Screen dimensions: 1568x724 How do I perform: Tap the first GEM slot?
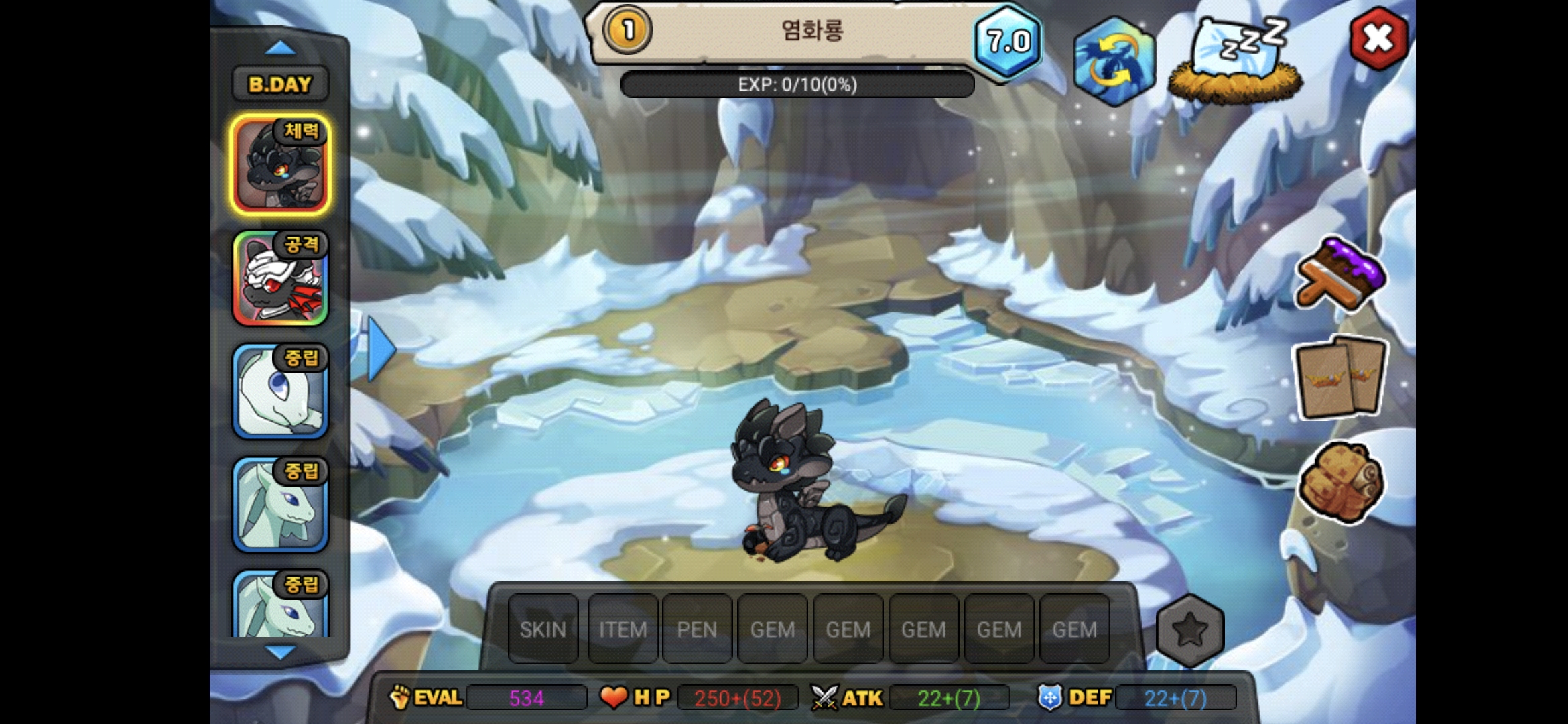point(773,629)
